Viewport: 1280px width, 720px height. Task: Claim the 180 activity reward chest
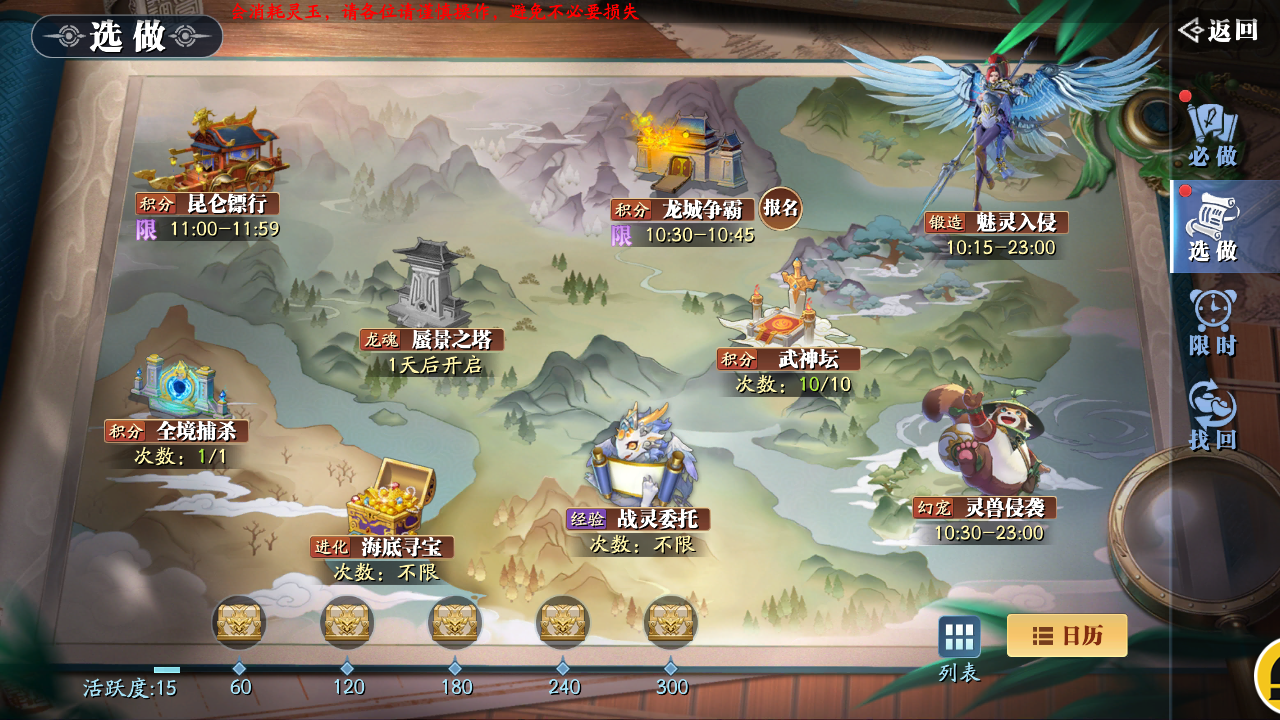click(455, 622)
